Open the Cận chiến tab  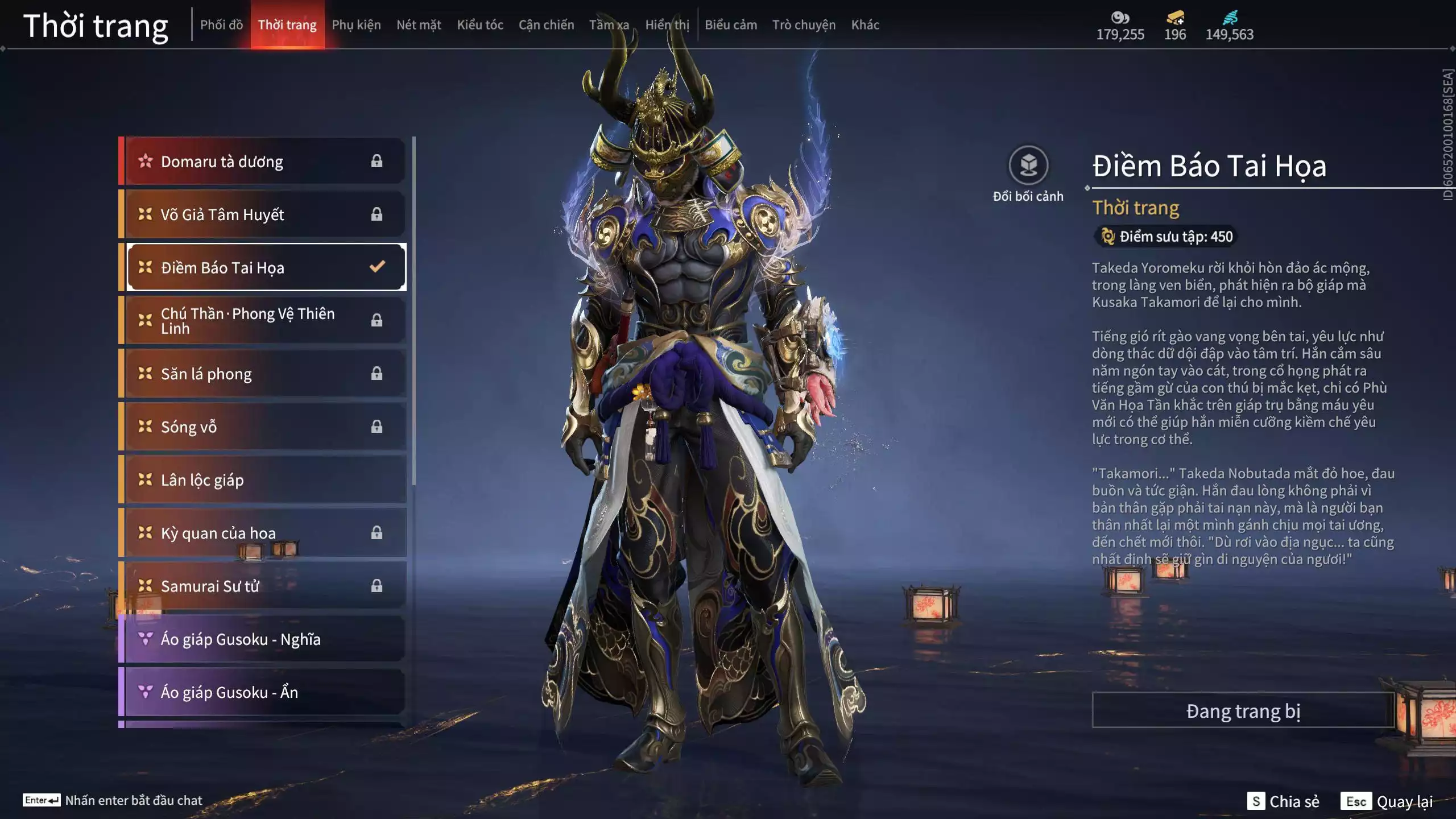[x=546, y=24]
